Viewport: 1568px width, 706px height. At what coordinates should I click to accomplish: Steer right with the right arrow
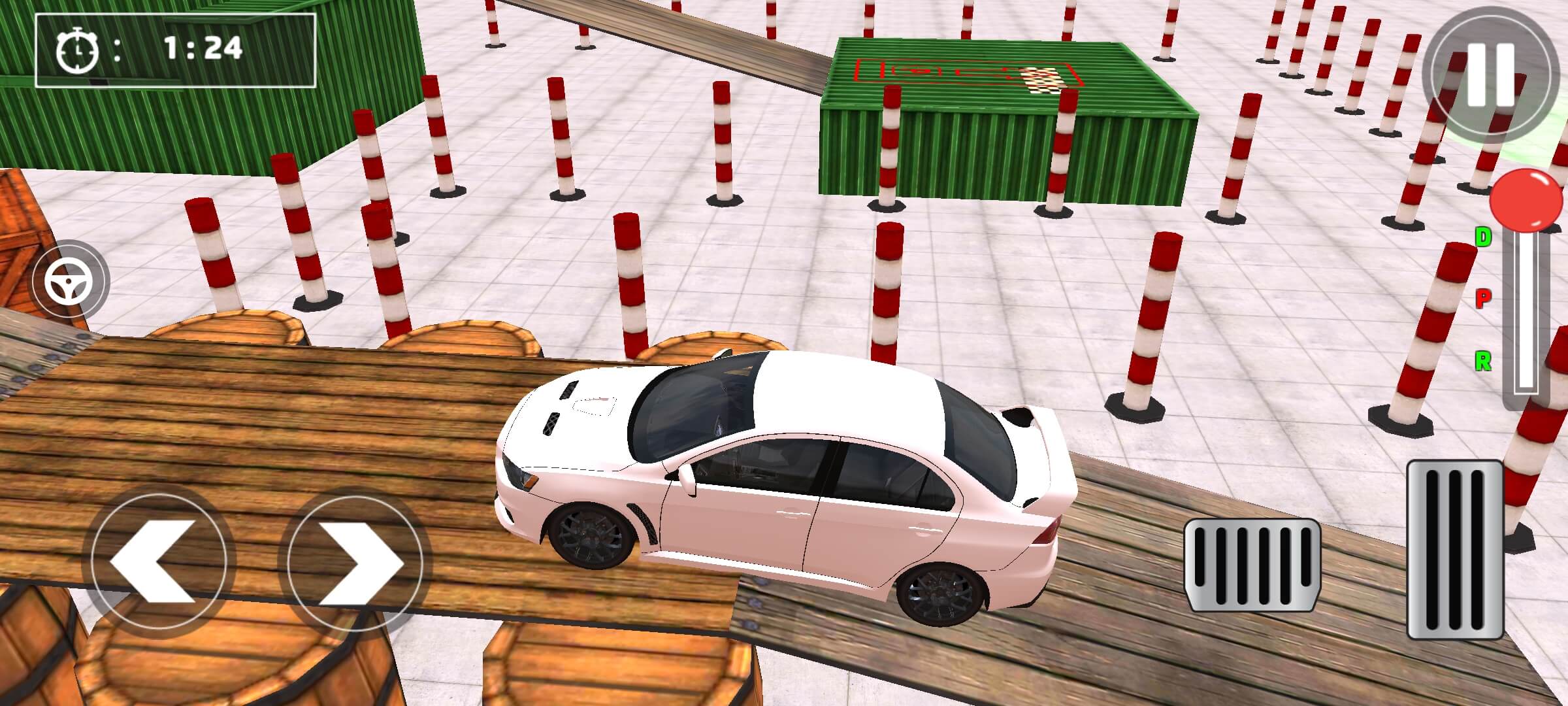point(355,562)
